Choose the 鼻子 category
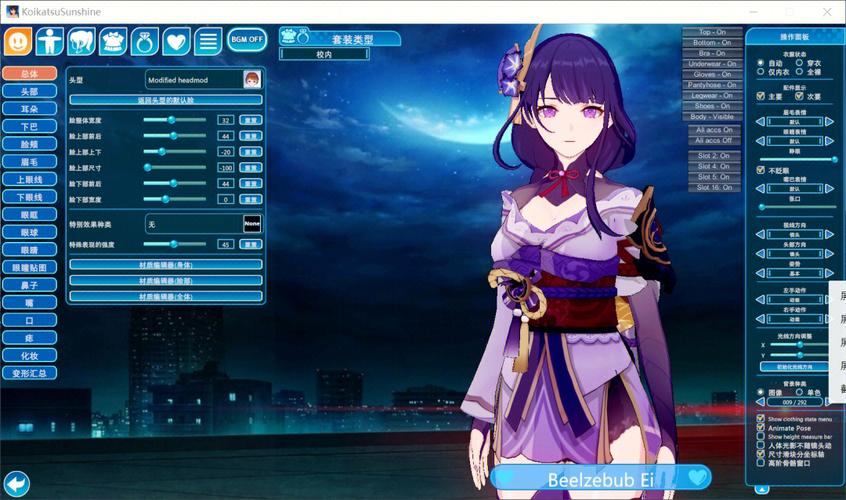The image size is (846, 500). pyautogui.click(x=29, y=286)
